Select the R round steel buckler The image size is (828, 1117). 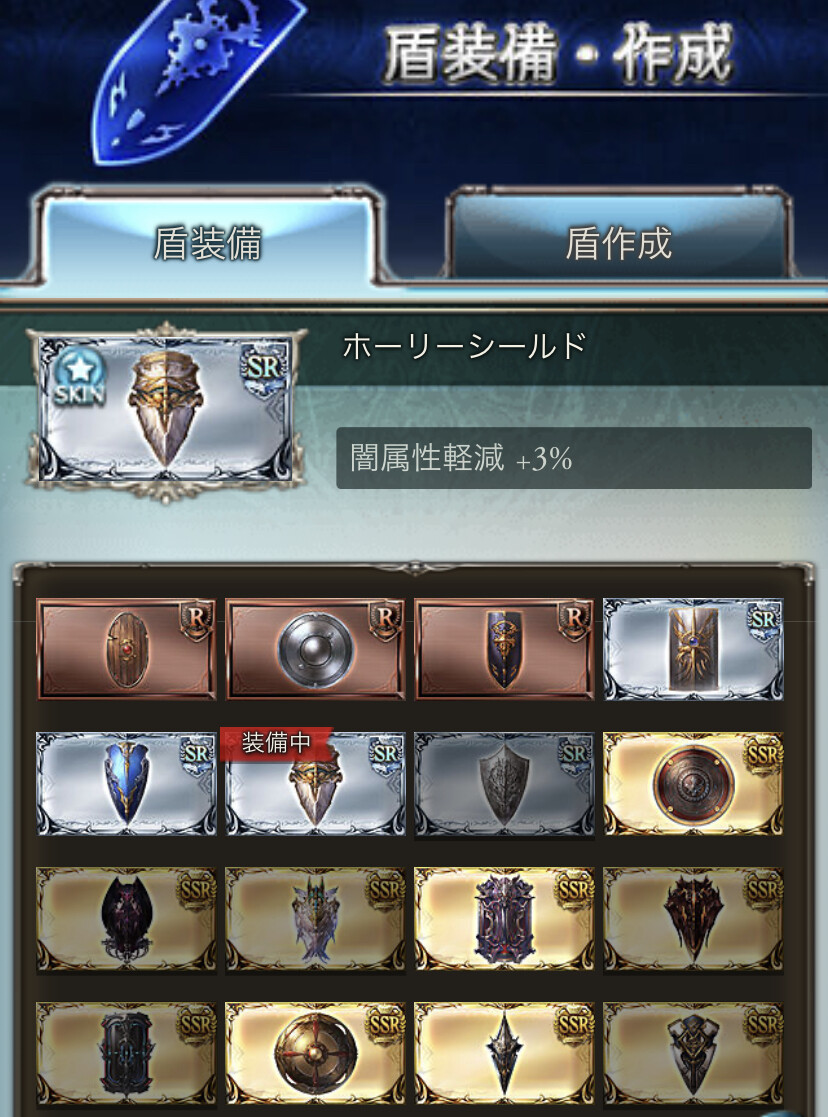[315, 648]
